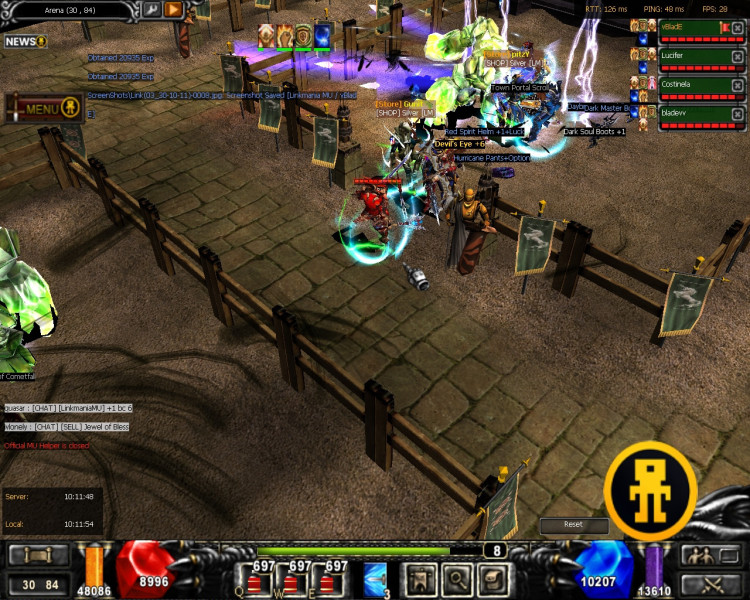This screenshot has width=750, height=600.
Task: Remove bladevv from the party
Action: (737, 114)
